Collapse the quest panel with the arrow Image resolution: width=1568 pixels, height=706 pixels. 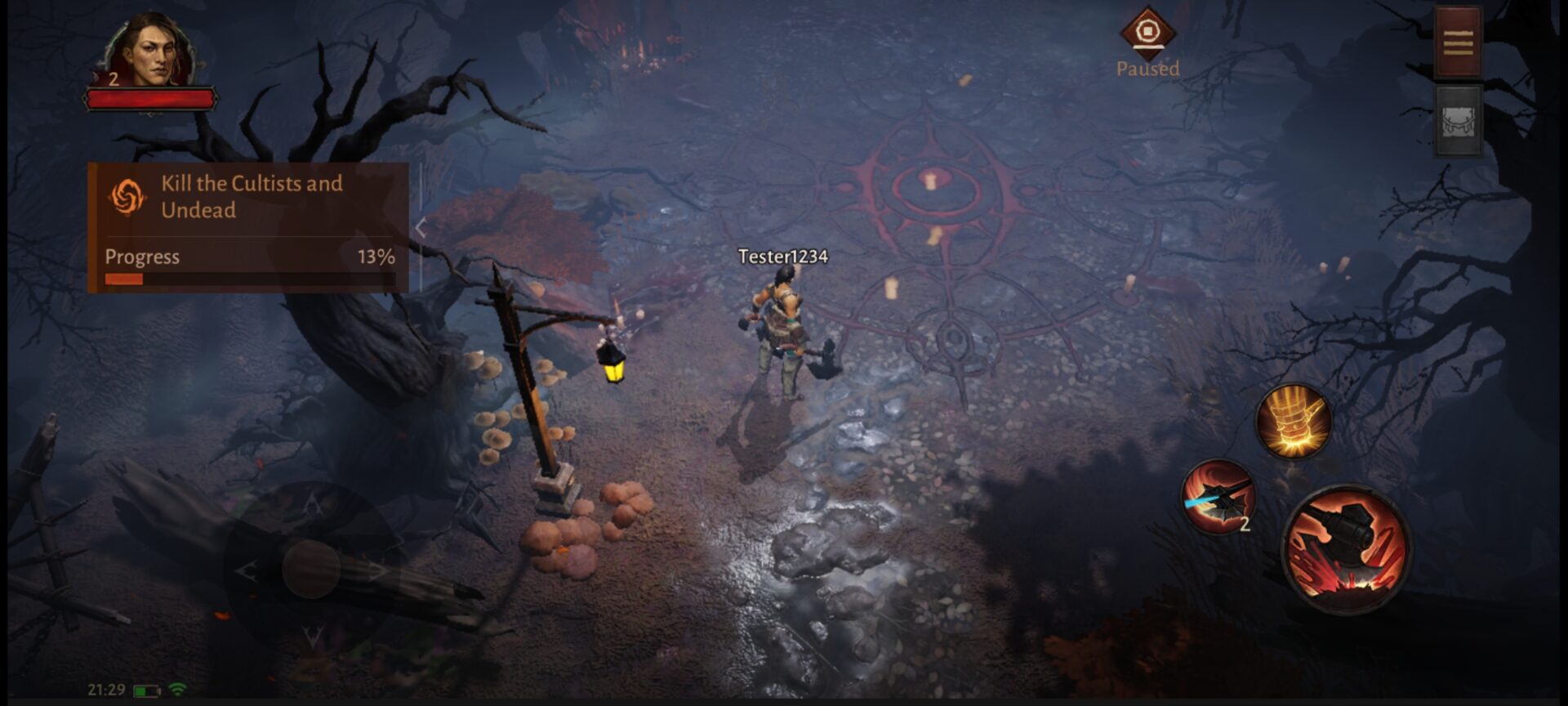point(421,228)
